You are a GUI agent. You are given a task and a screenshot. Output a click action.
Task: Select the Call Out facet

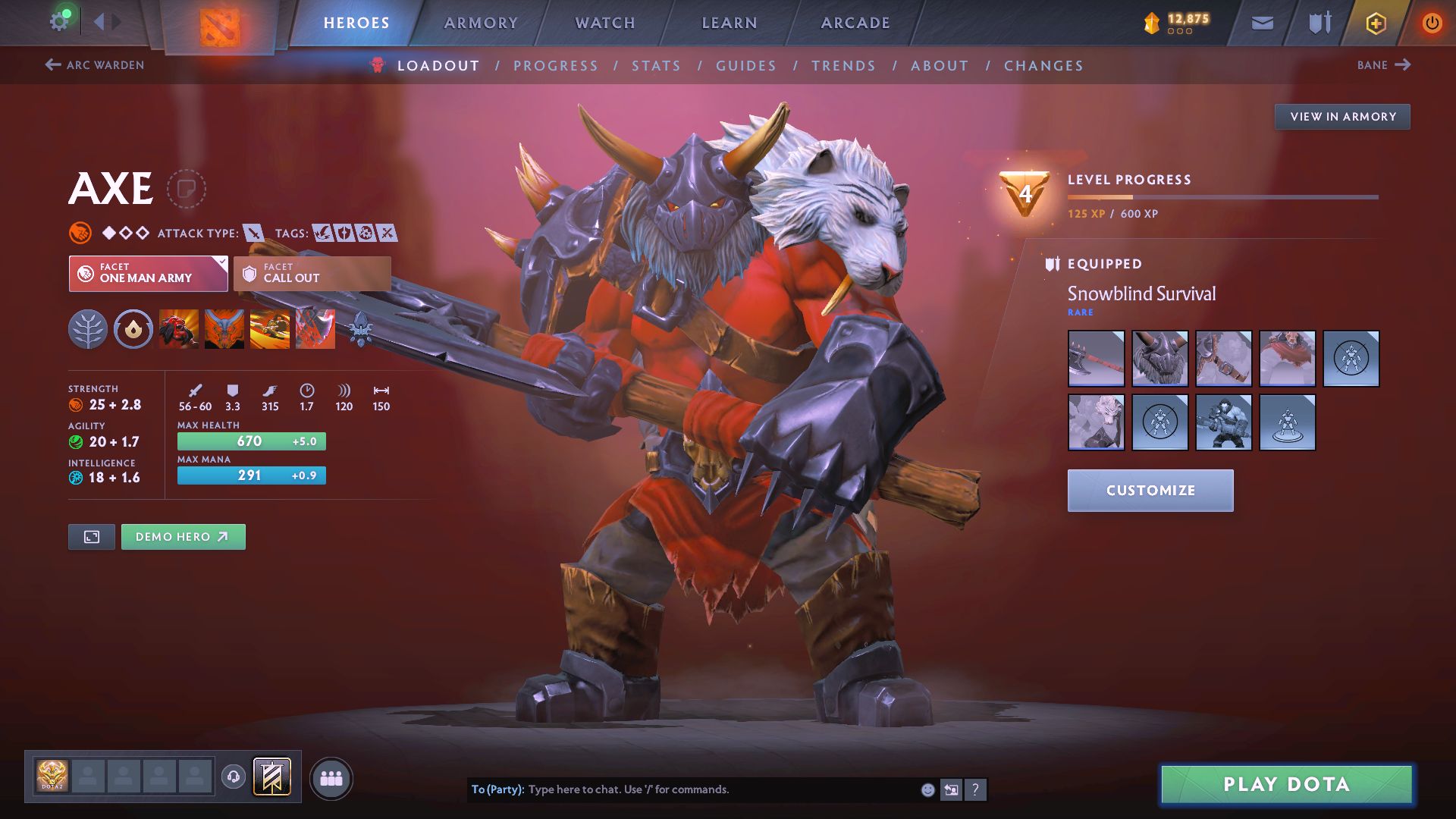tap(312, 273)
